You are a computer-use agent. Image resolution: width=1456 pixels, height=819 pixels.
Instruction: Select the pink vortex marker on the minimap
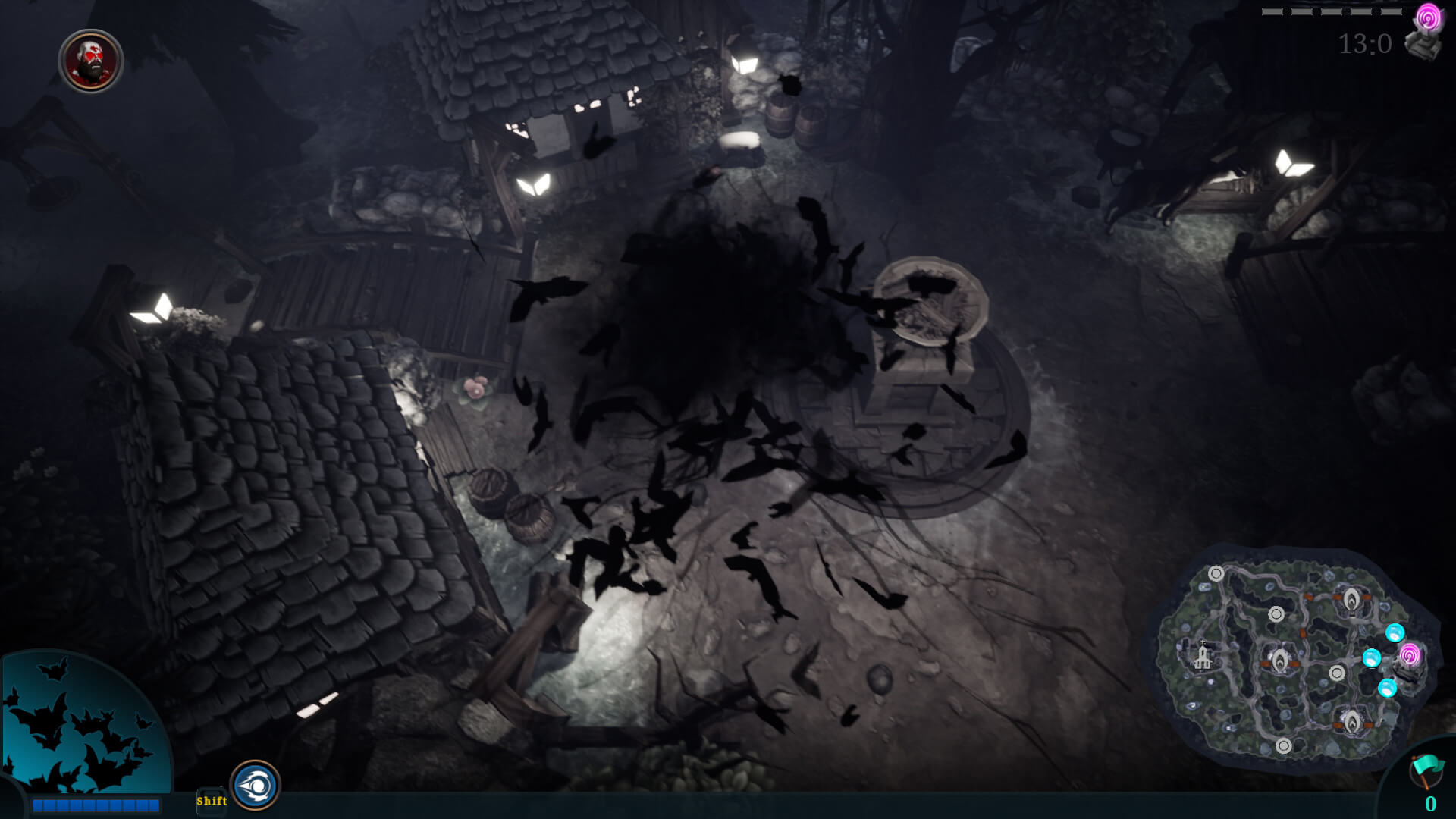(1410, 655)
